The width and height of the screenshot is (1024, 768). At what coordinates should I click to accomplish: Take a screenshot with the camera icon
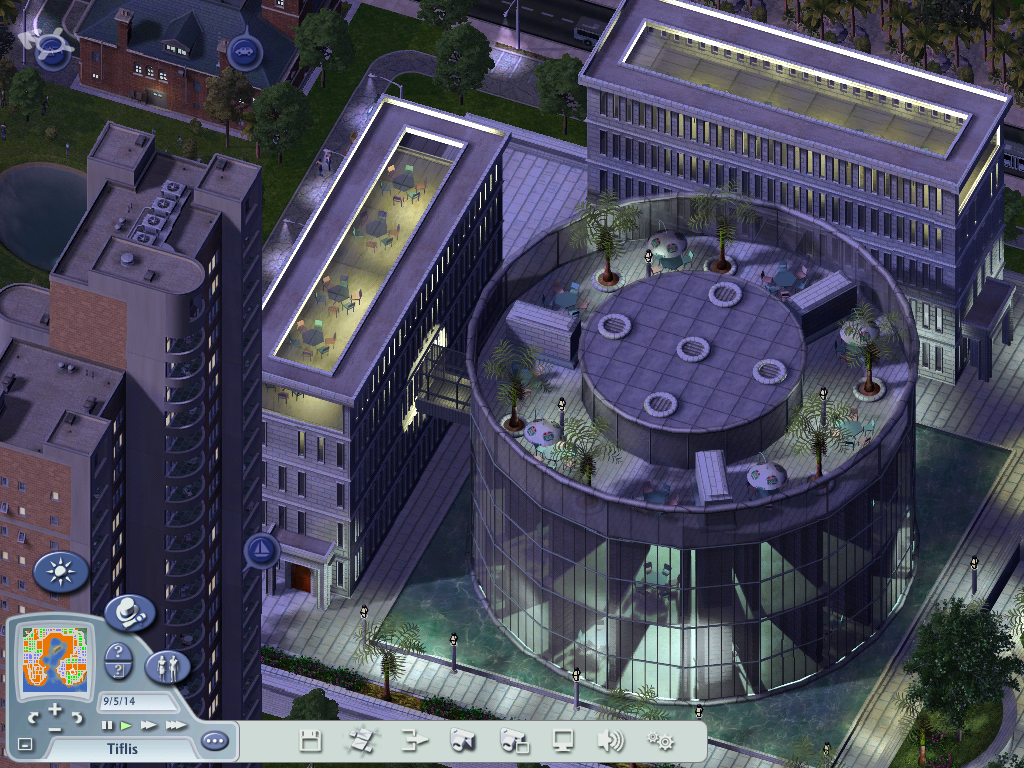[462, 741]
